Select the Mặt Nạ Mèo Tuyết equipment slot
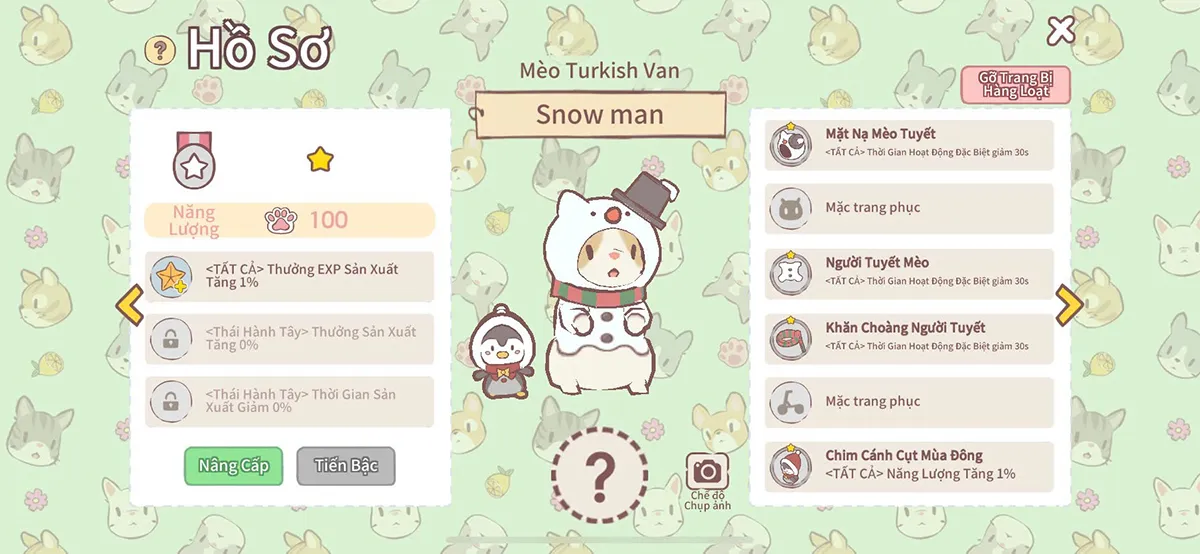The image size is (1200, 554). click(x=909, y=145)
